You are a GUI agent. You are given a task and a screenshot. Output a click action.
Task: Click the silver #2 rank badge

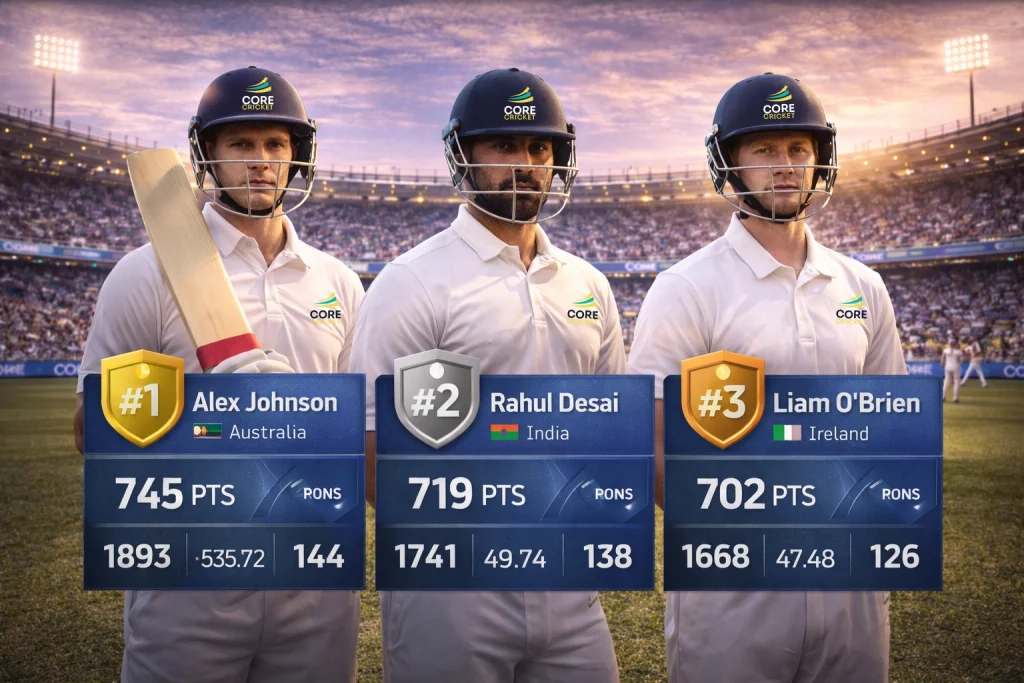(436, 397)
